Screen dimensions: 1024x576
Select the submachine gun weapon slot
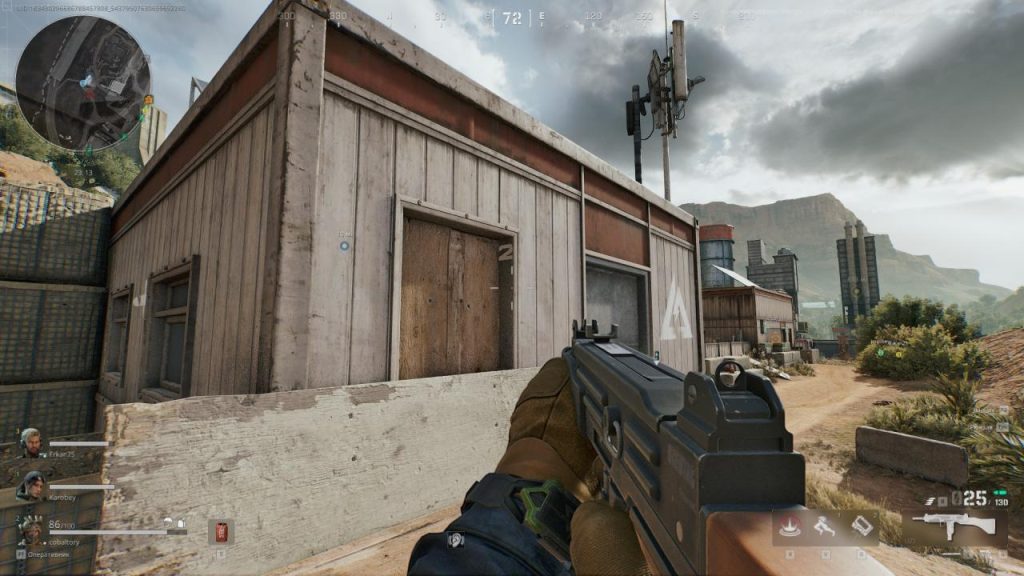956,526
